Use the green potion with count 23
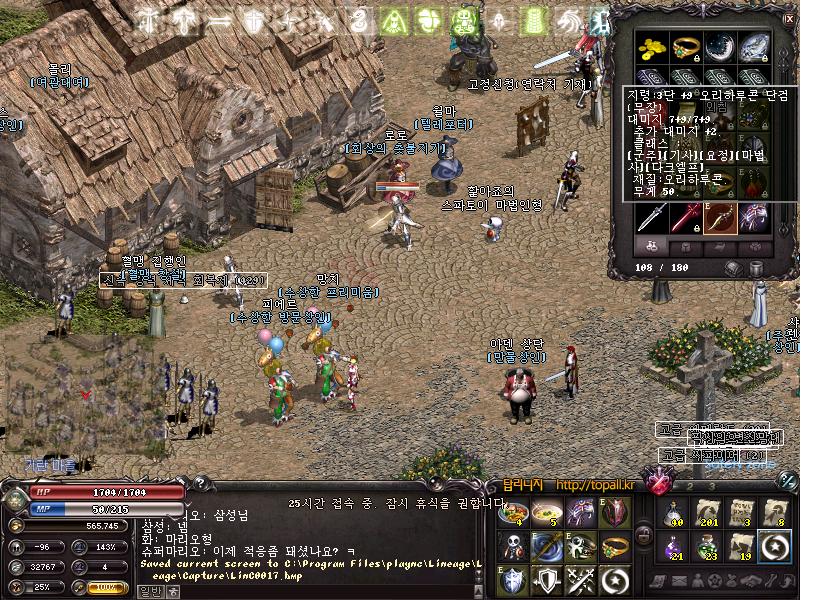 (707, 545)
